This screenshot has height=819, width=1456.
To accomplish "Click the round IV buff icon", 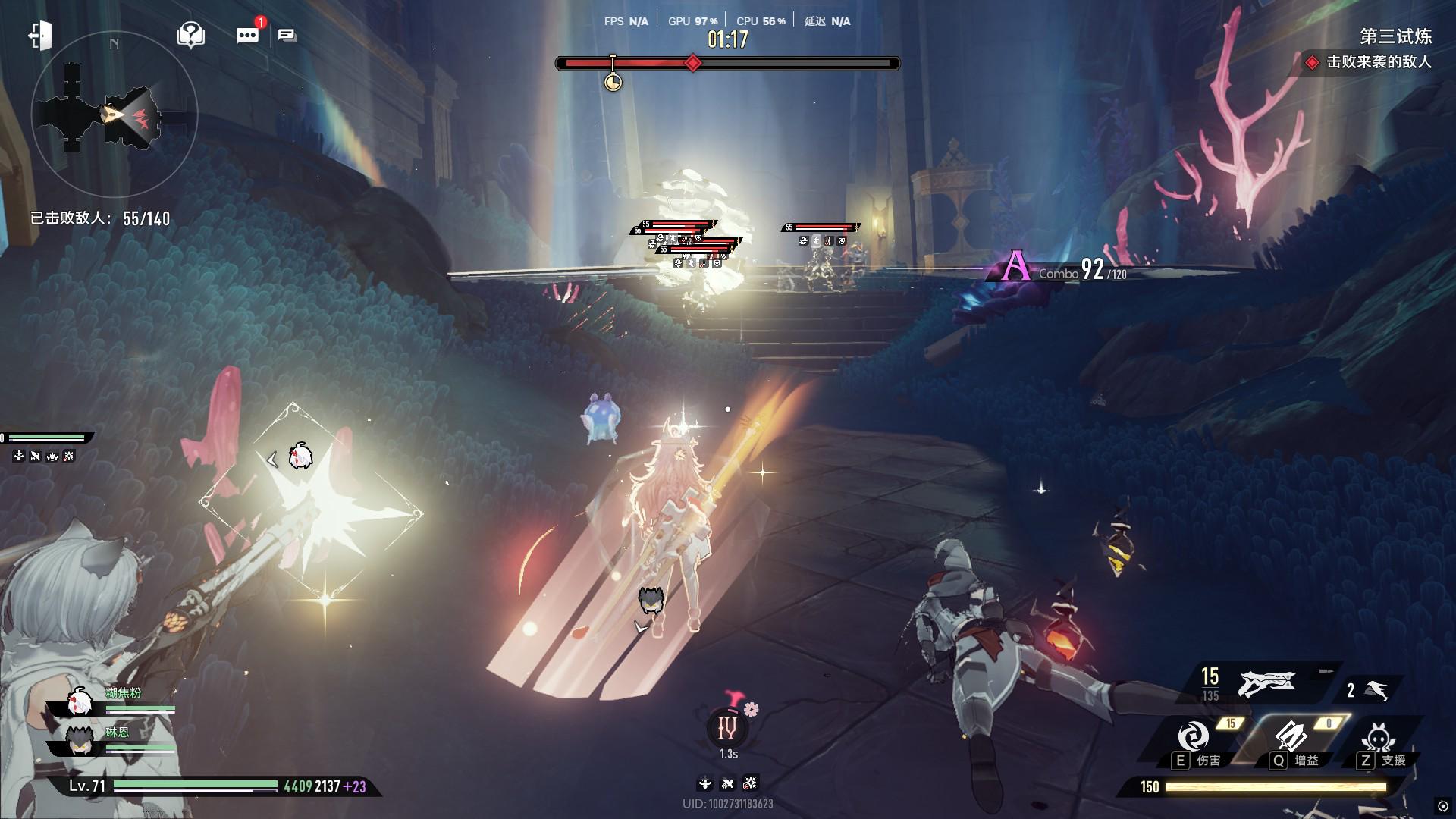I will point(727,729).
